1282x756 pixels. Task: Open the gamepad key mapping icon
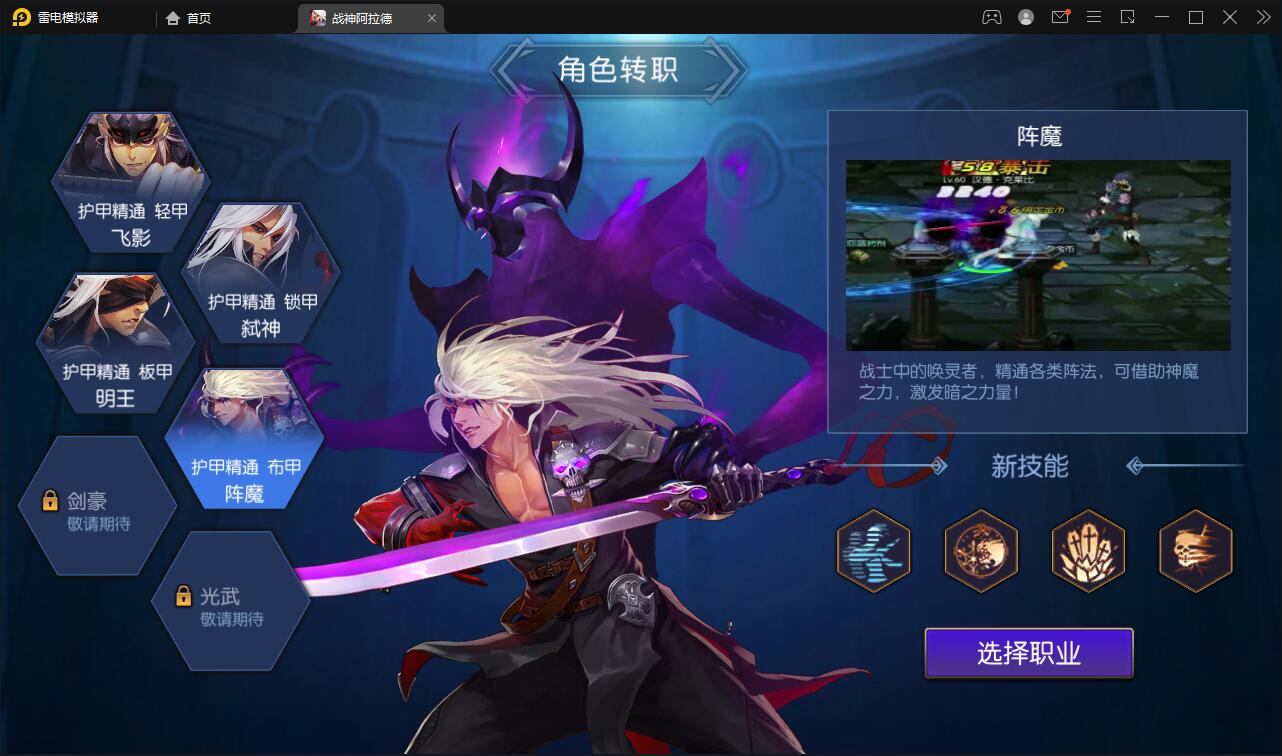pyautogui.click(x=989, y=17)
